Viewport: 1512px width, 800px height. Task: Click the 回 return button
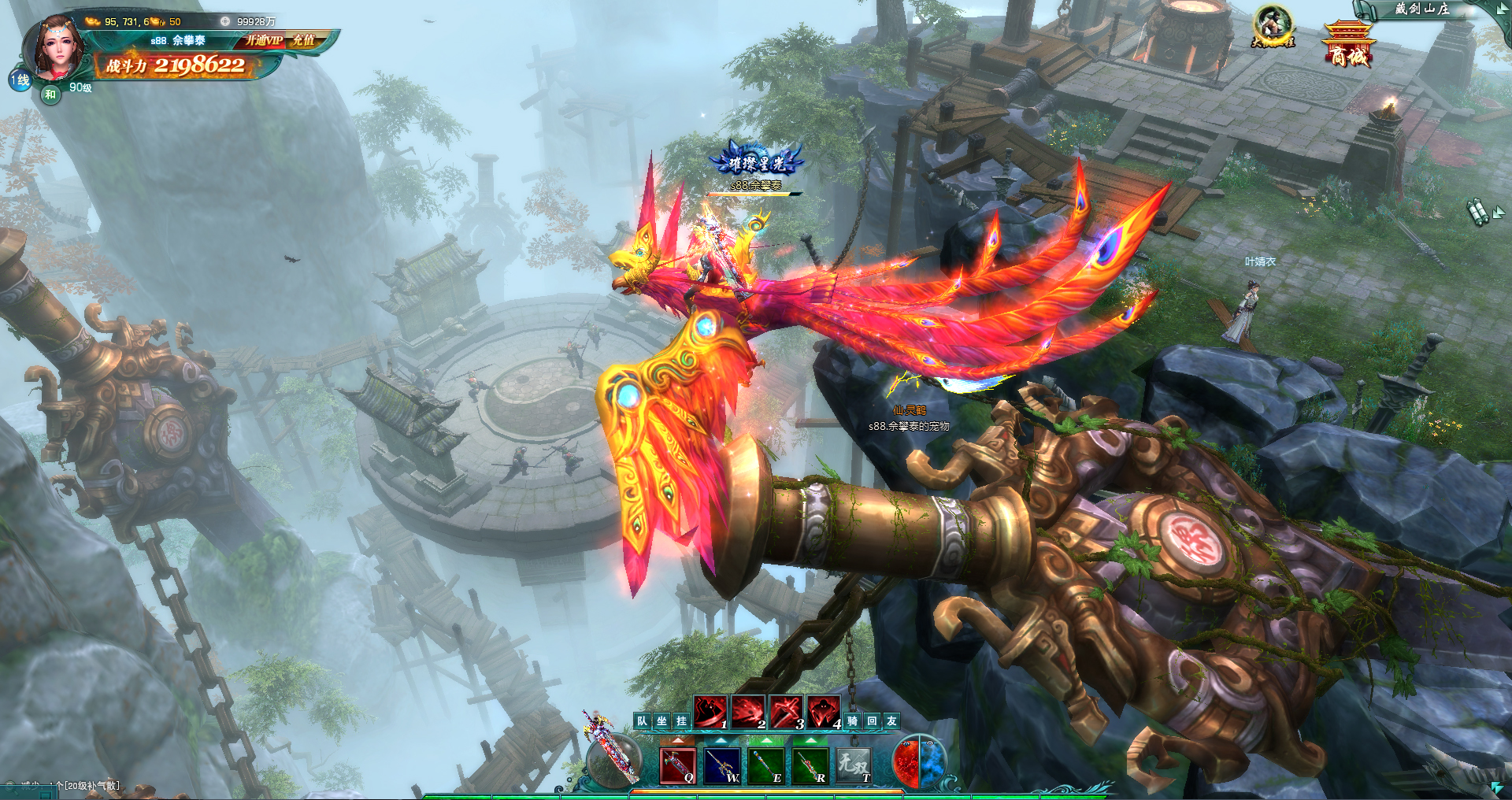point(873,720)
